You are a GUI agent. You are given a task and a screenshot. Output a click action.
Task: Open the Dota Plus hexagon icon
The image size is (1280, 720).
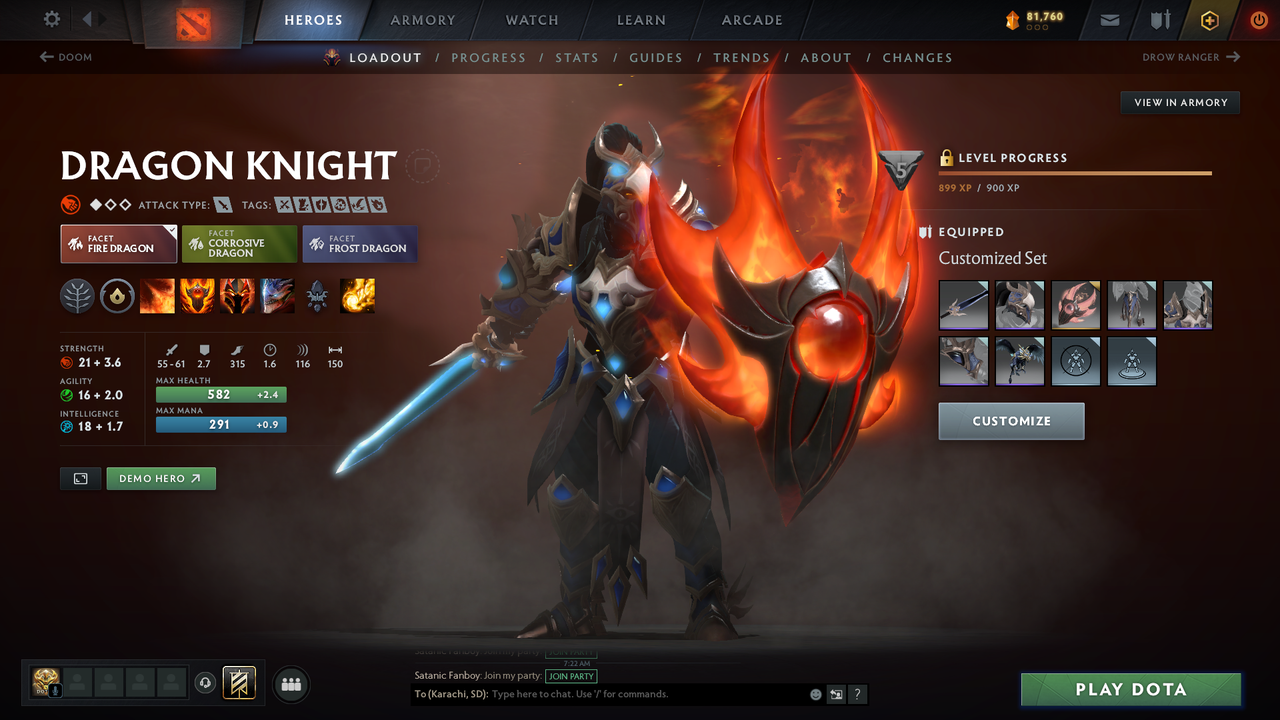pos(1209,19)
